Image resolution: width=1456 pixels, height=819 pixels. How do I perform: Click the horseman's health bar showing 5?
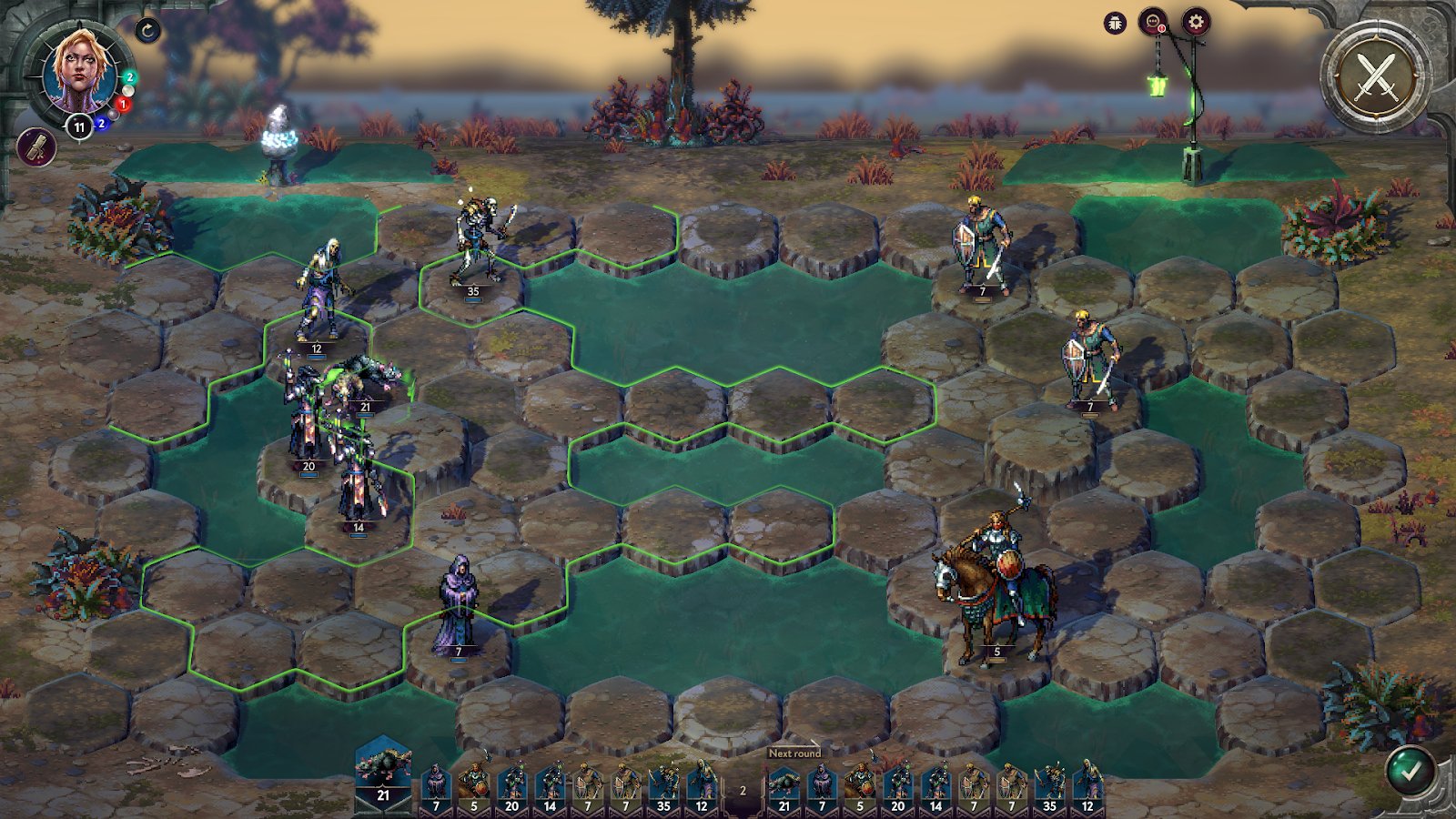996,652
